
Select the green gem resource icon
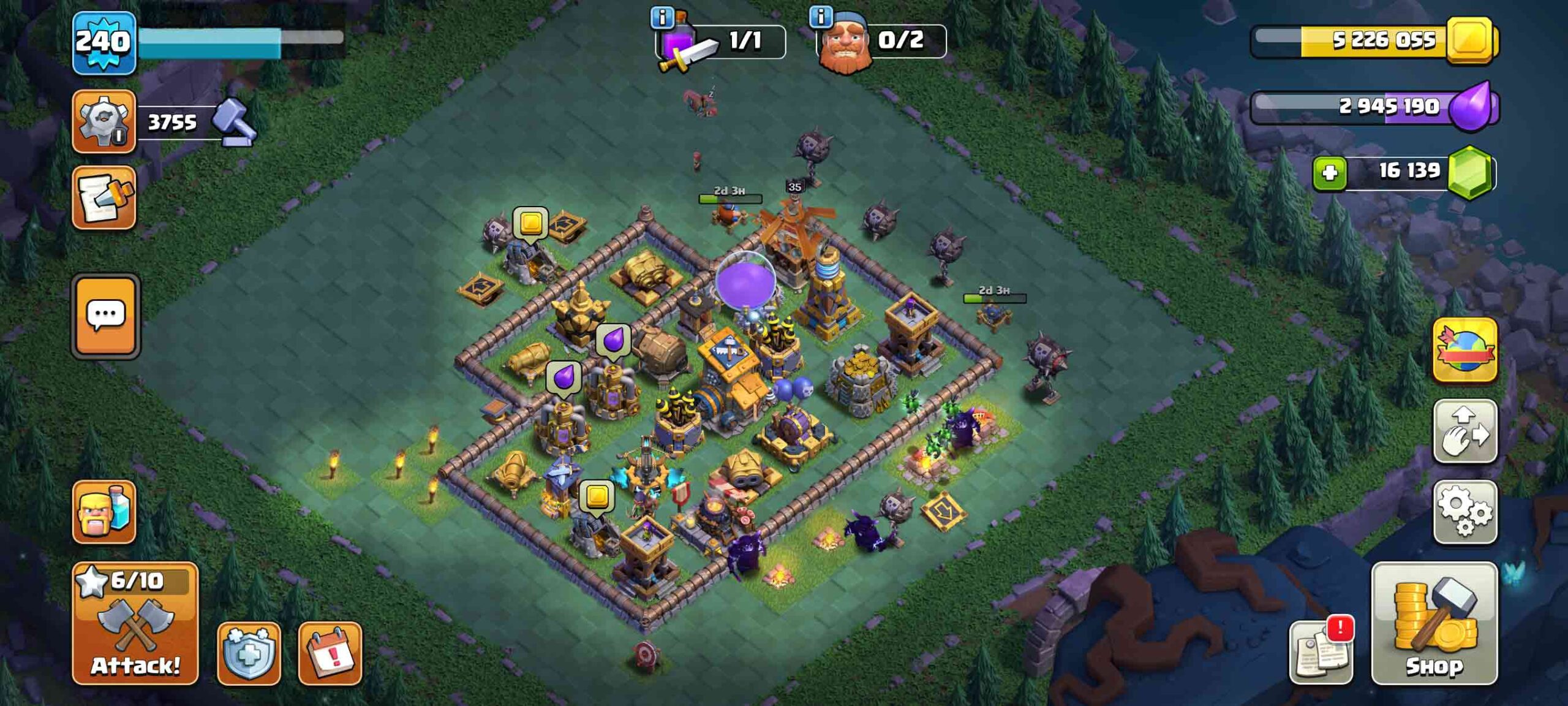[x=1470, y=172]
